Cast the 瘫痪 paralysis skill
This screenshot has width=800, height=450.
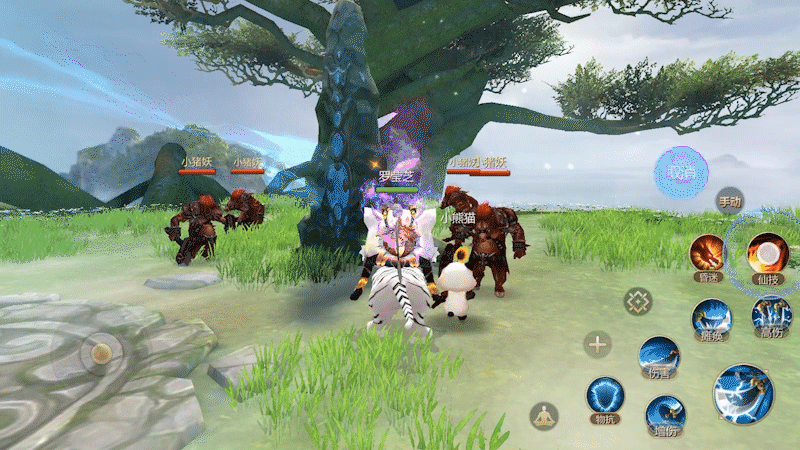712,318
